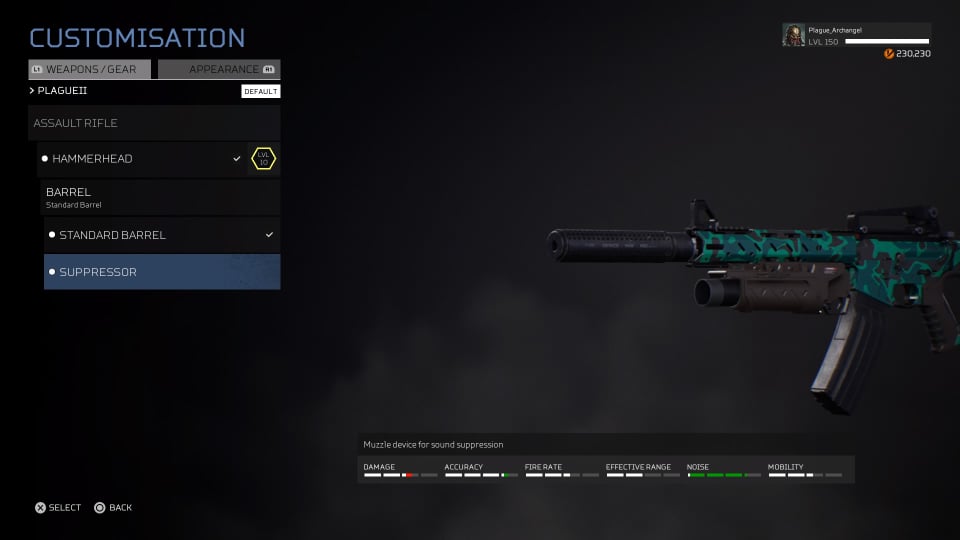Choose the Hammerhead assault rifle entry
This screenshot has width=960, height=540.
140,159
